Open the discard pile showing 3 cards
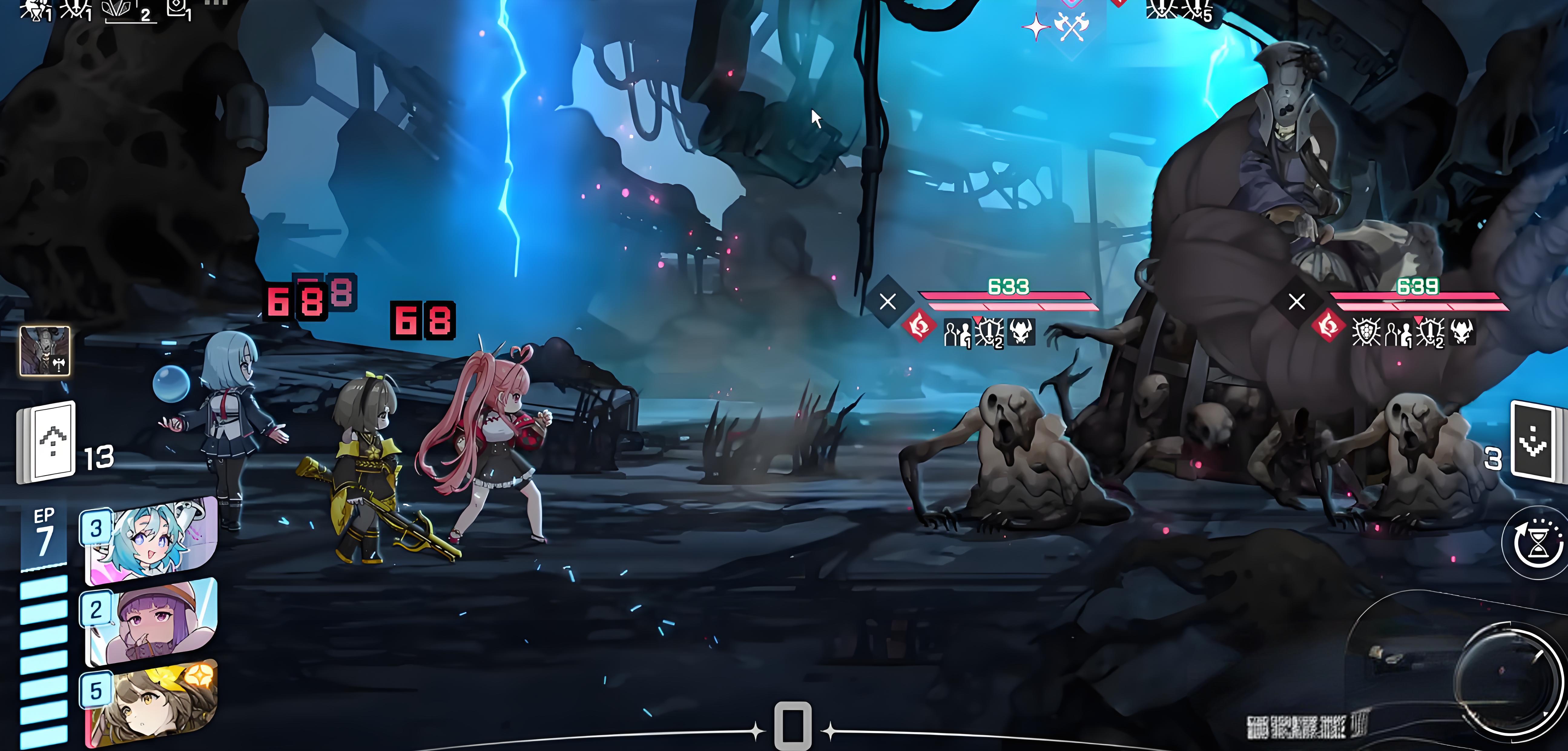Screen dimensions: 1568x751 (x=1535, y=441)
